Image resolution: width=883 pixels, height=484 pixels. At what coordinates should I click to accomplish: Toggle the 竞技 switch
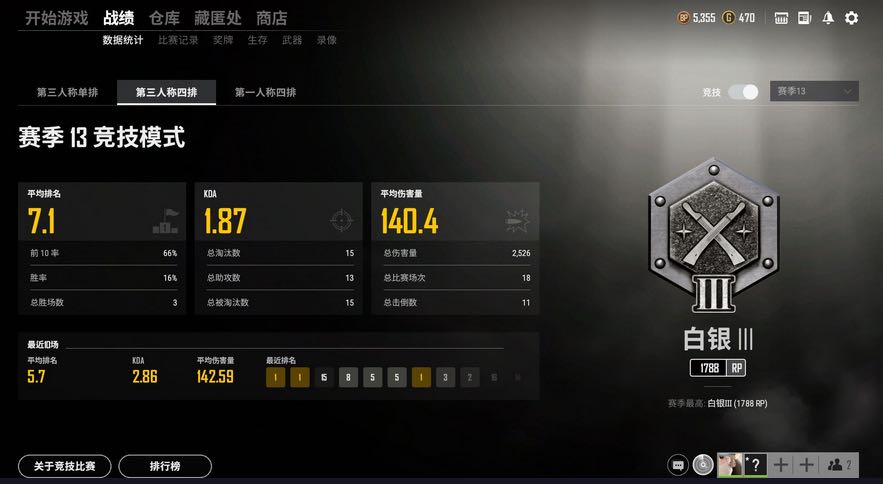point(743,92)
